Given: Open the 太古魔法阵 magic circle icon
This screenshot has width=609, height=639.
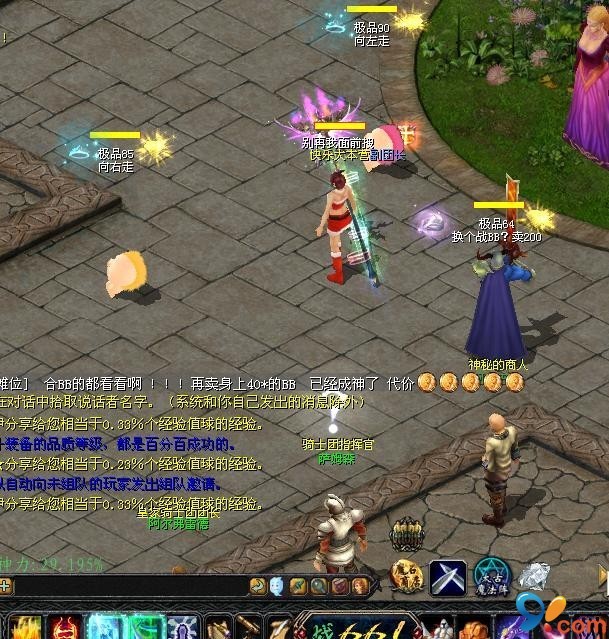Looking at the screenshot, I should [x=491, y=578].
